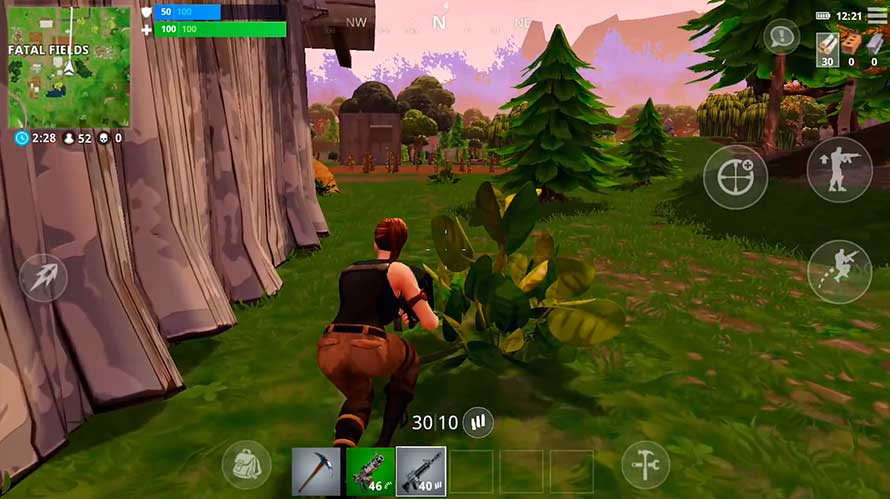Tap the quick chat speech bubble
The width and height of the screenshot is (890, 499).
tap(780, 38)
